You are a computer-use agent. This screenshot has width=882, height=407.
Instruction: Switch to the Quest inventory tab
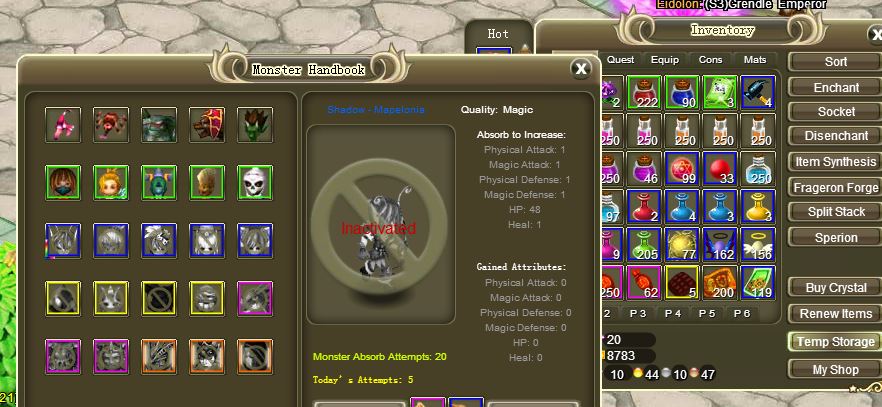click(620, 60)
